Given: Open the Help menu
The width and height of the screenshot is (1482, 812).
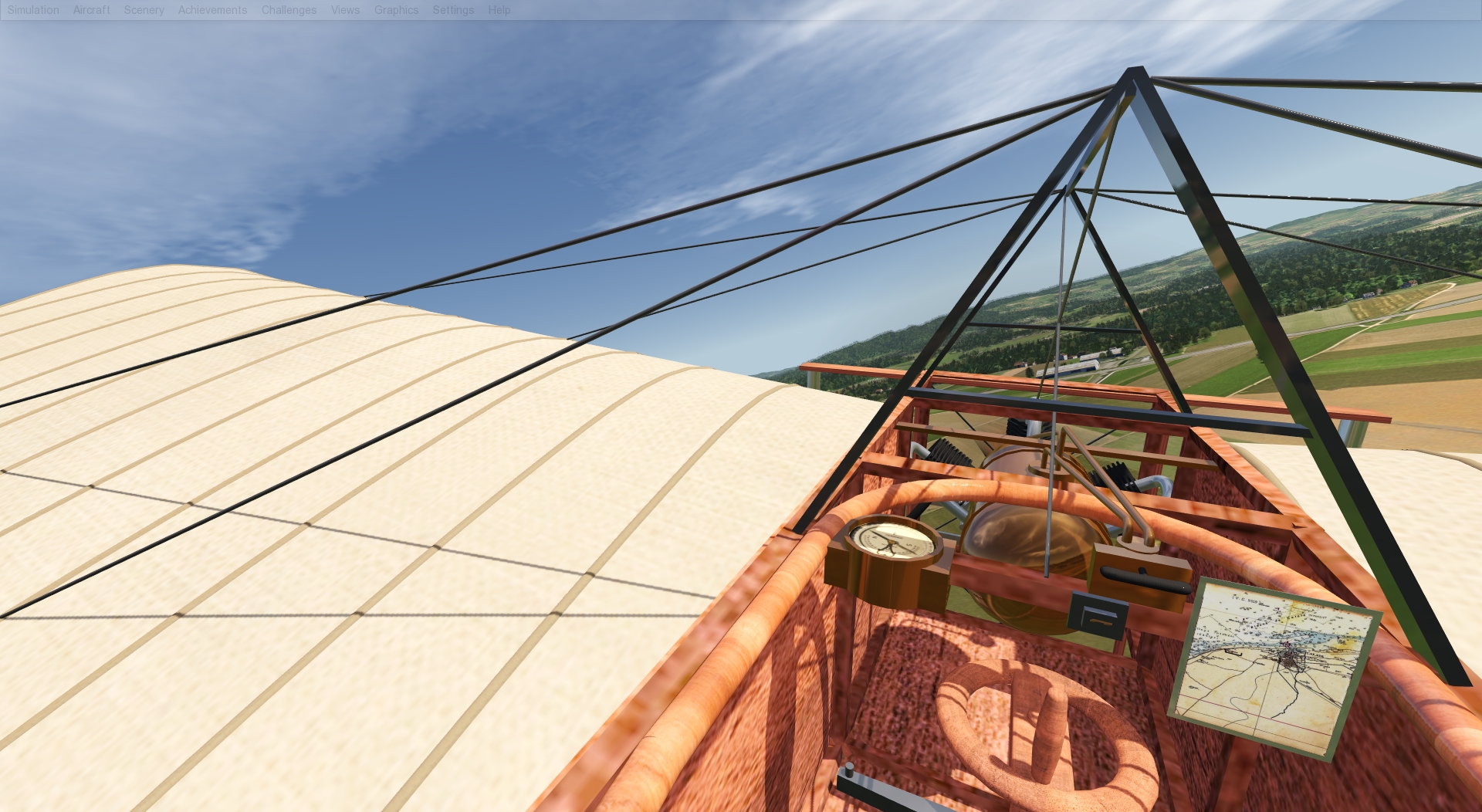Looking at the screenshot, I should click(x=499, y=10).
